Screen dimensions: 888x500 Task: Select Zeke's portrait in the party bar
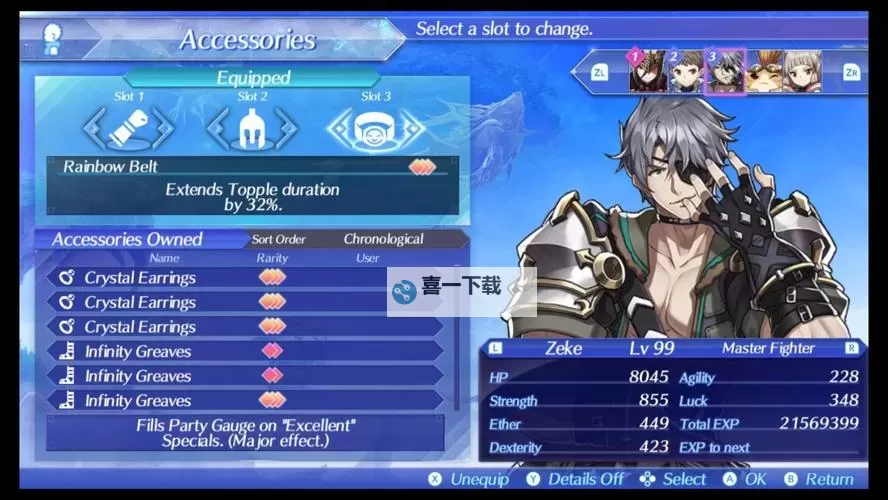pos(724,72)
